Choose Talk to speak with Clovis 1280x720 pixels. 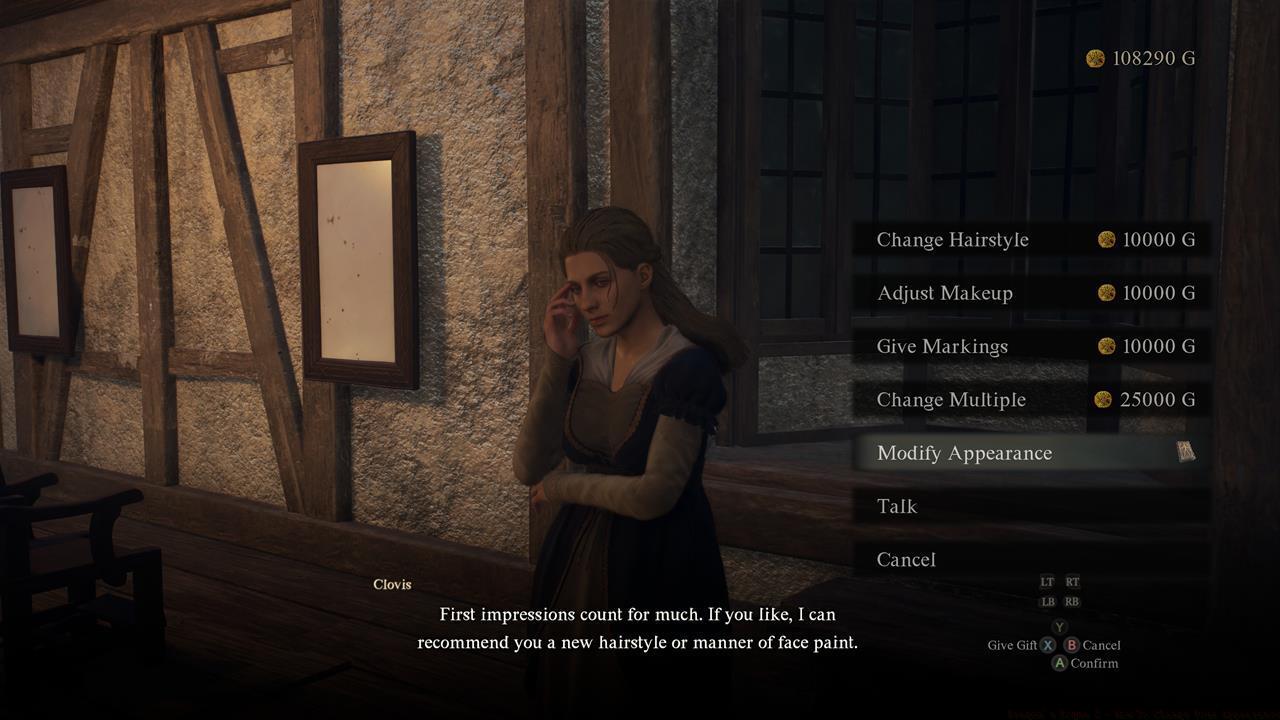tap(897, 507)
